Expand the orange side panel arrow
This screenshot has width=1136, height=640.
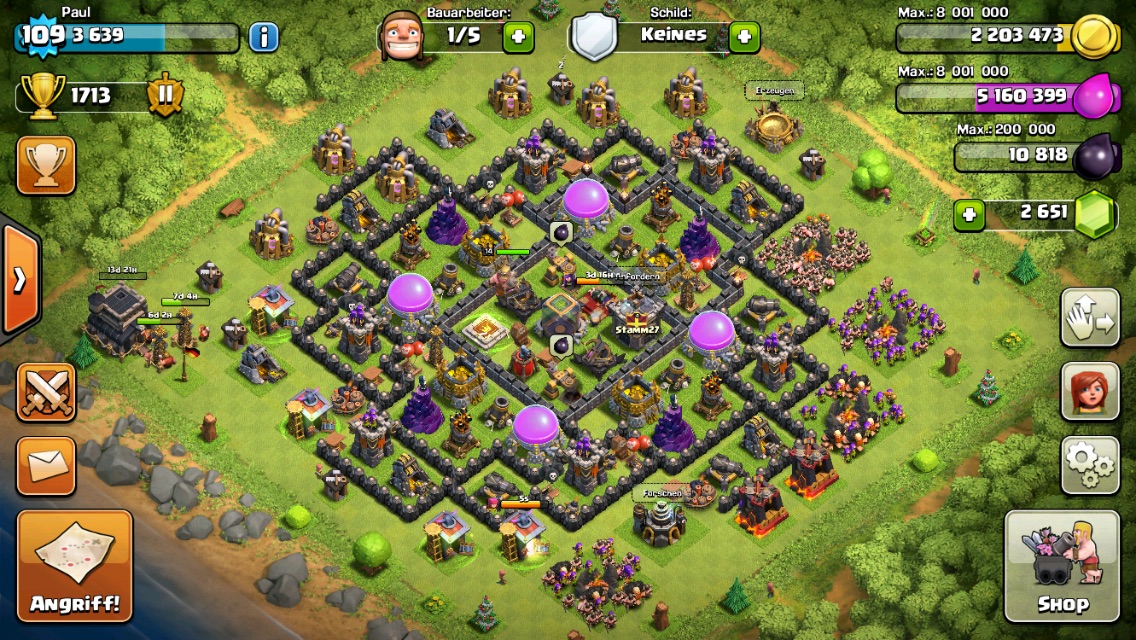tap(19, 280)
